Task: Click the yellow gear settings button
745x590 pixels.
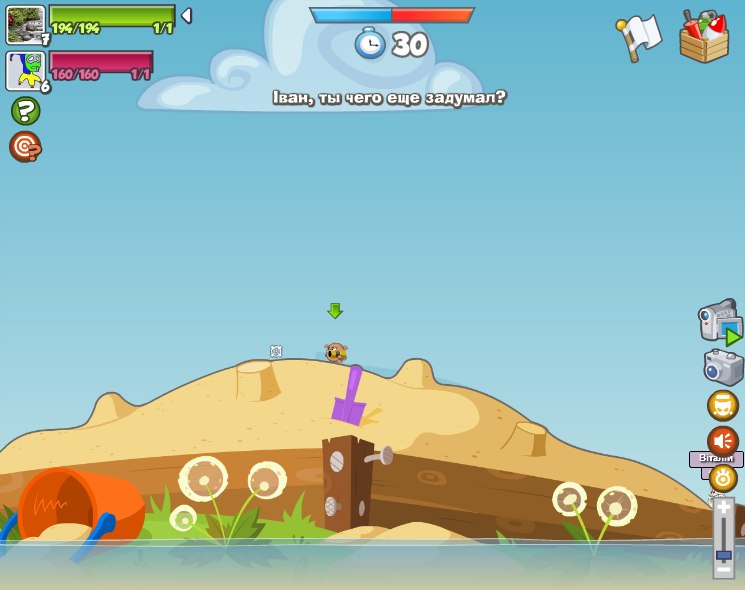Action: pyautogui.click(x=722, y=478)
